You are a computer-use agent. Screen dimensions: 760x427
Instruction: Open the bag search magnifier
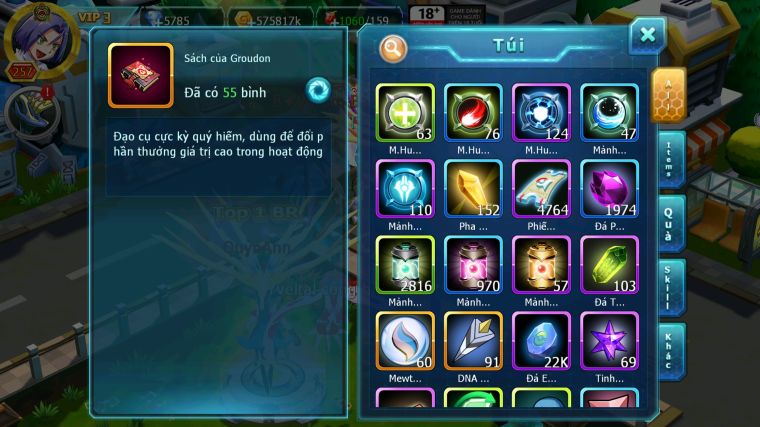[x=393, y=47]
